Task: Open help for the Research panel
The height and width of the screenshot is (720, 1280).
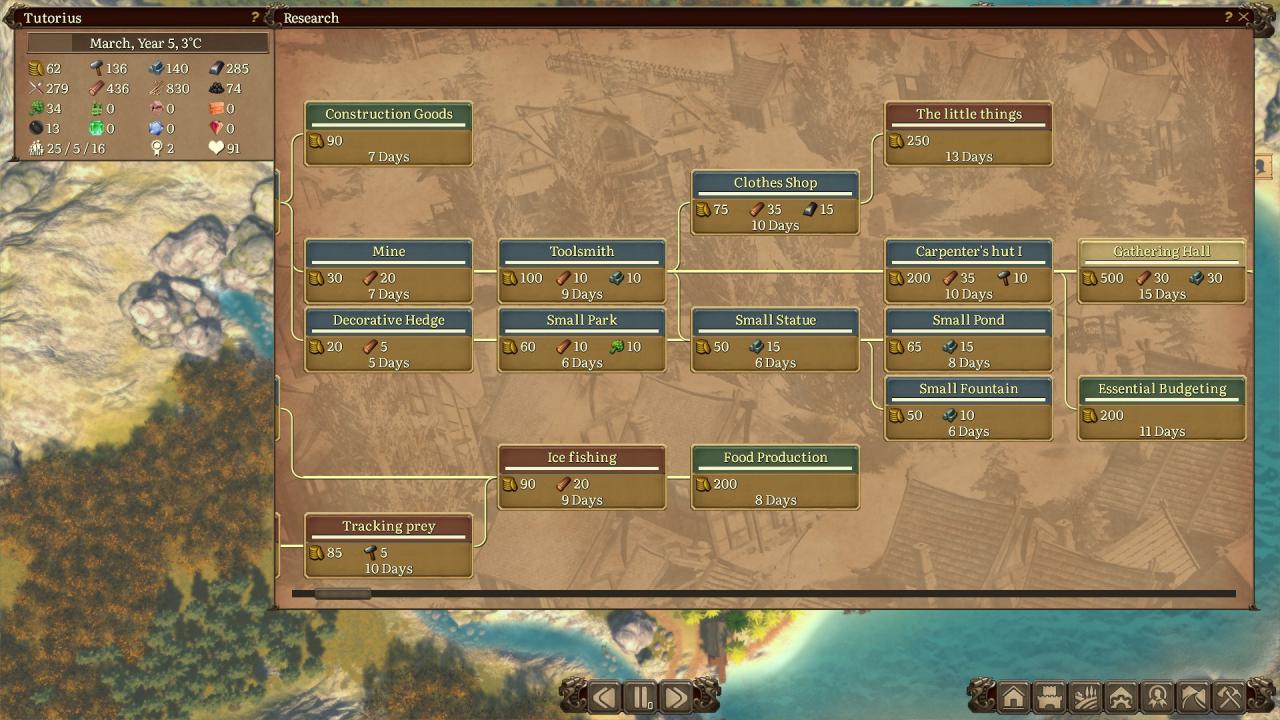Action: [1228, 17]
